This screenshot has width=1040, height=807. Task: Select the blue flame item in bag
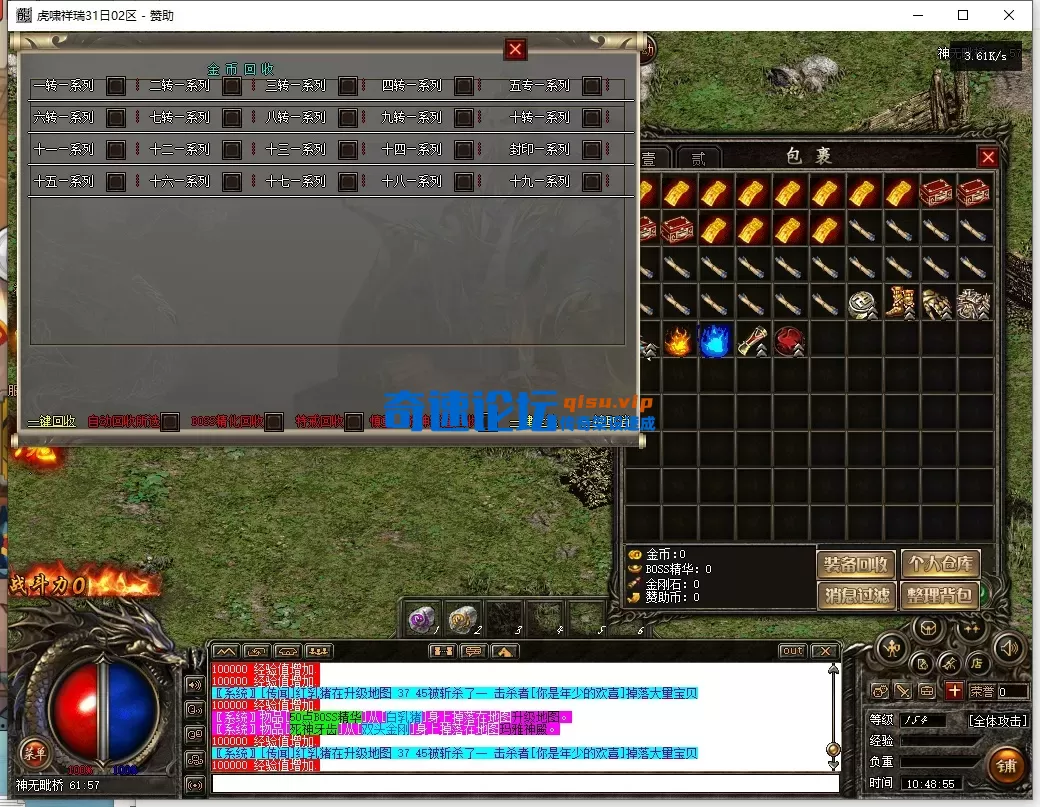715,340
